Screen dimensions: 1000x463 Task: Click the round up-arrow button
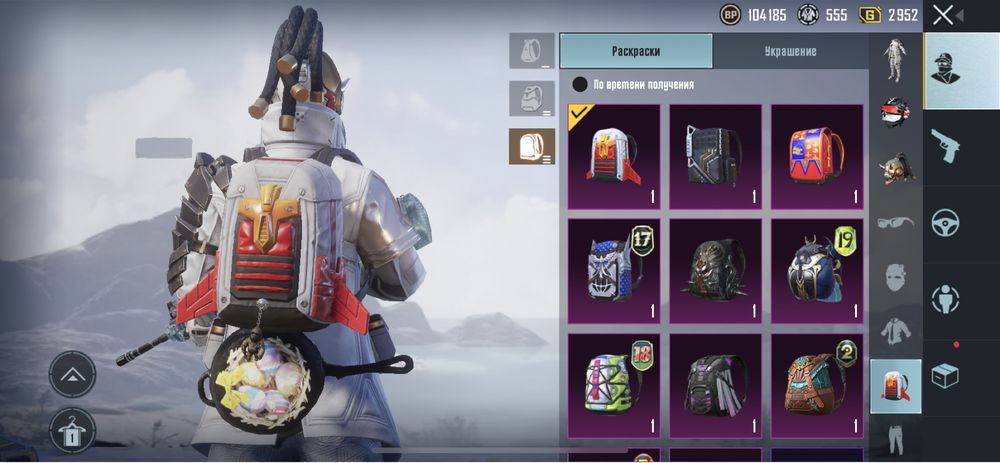72,374
